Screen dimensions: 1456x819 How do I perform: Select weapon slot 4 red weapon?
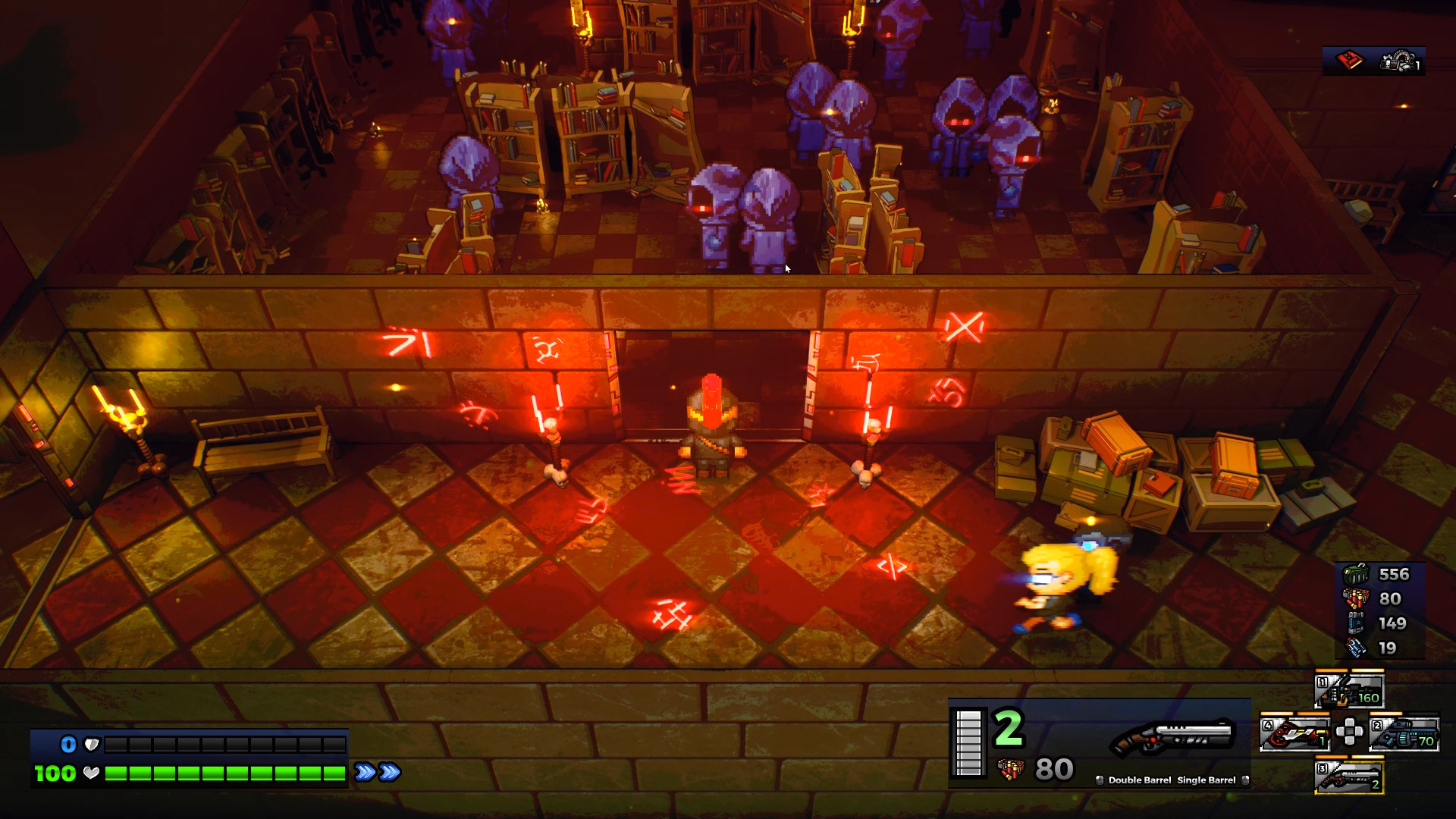click(1294, 732)
